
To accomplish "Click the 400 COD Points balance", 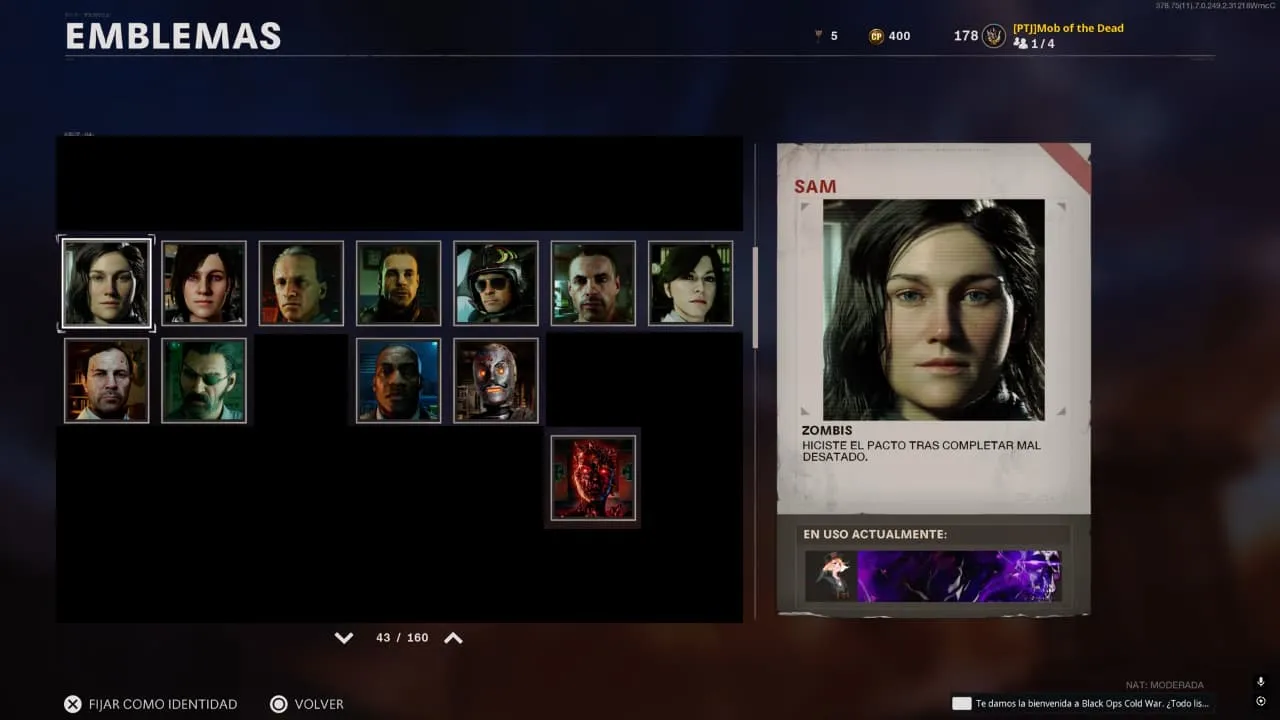I will tap(889, 36).
